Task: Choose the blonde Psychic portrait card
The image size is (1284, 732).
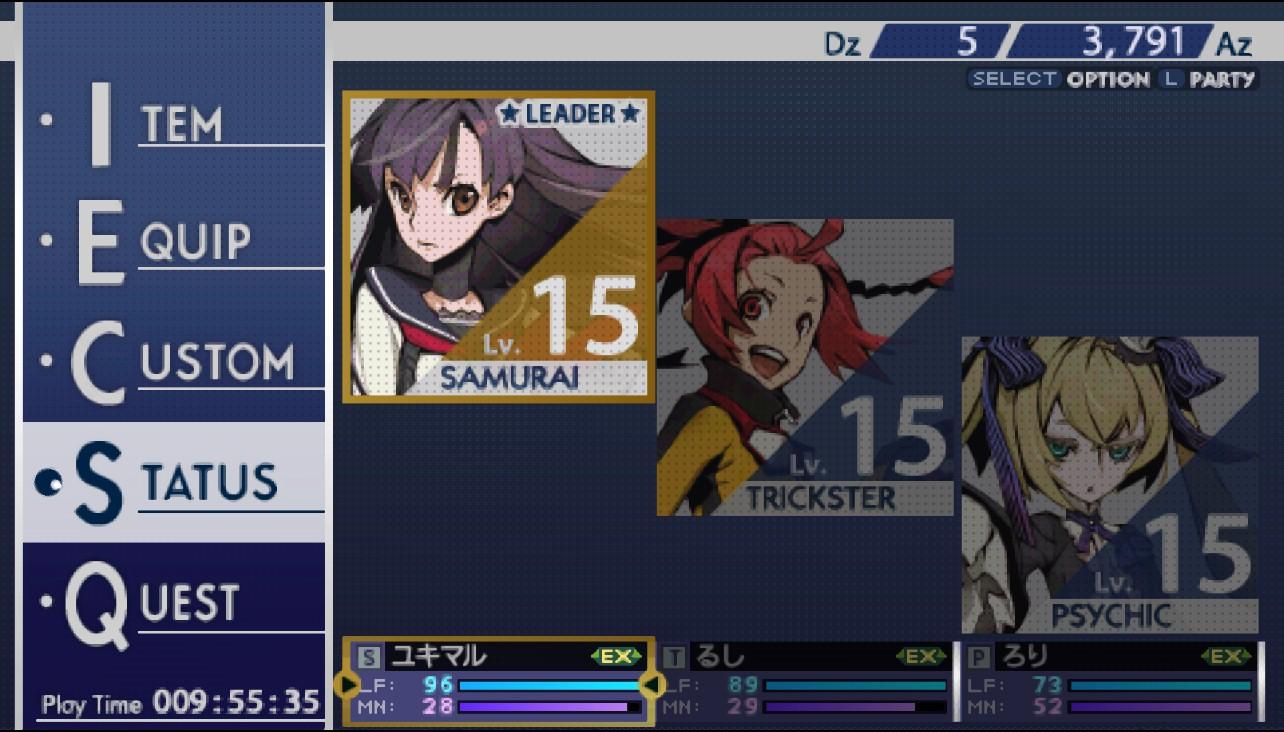Action: point(1109,485)
